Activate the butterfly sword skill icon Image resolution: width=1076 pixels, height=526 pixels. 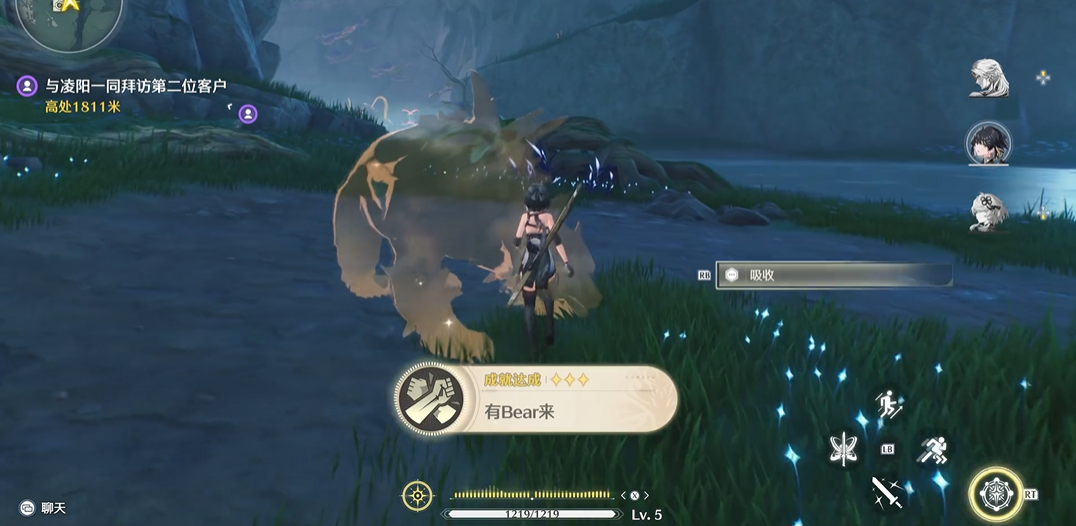click(845, 450)
